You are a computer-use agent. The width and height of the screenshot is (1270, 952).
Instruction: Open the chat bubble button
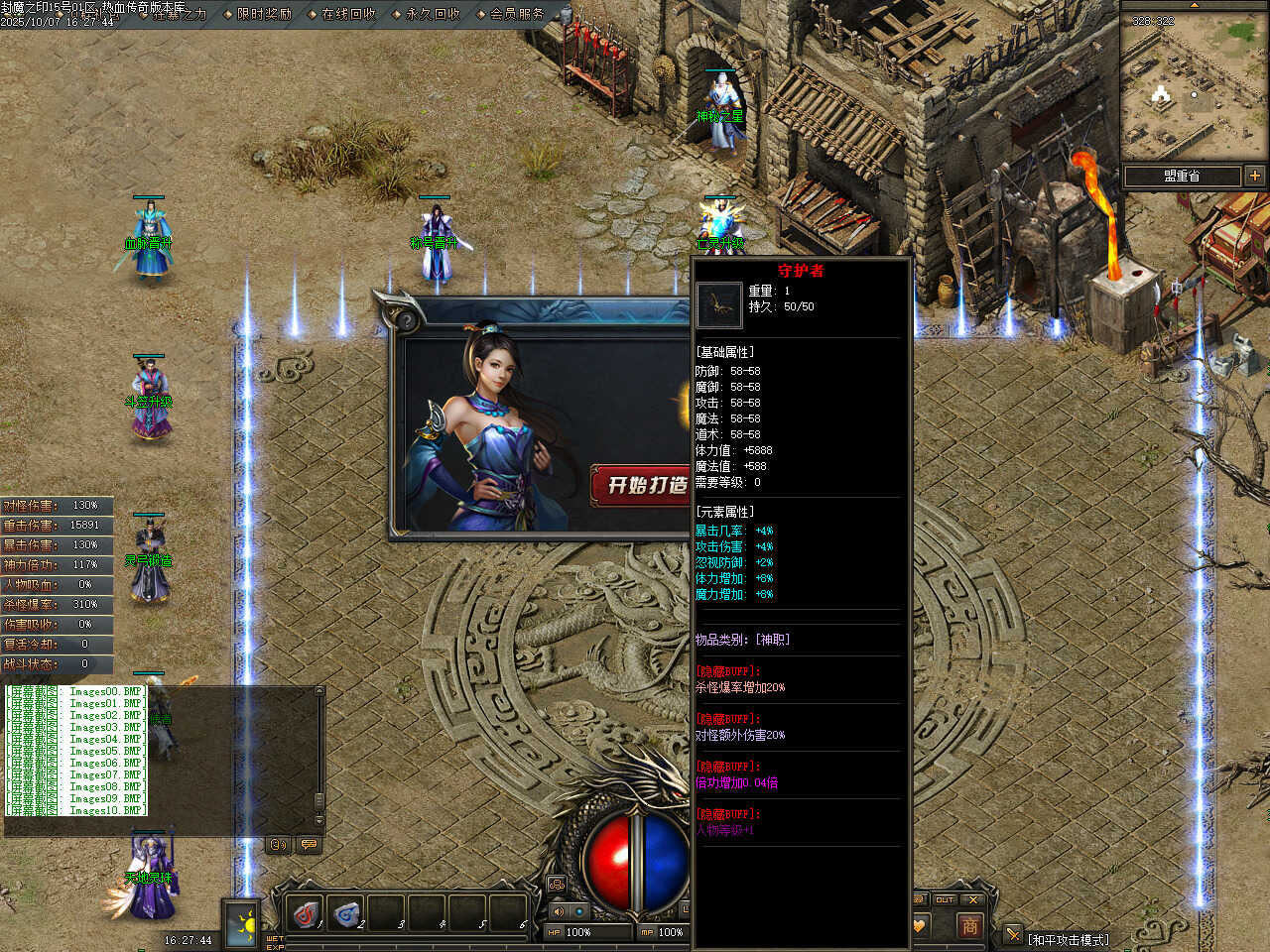309,845
